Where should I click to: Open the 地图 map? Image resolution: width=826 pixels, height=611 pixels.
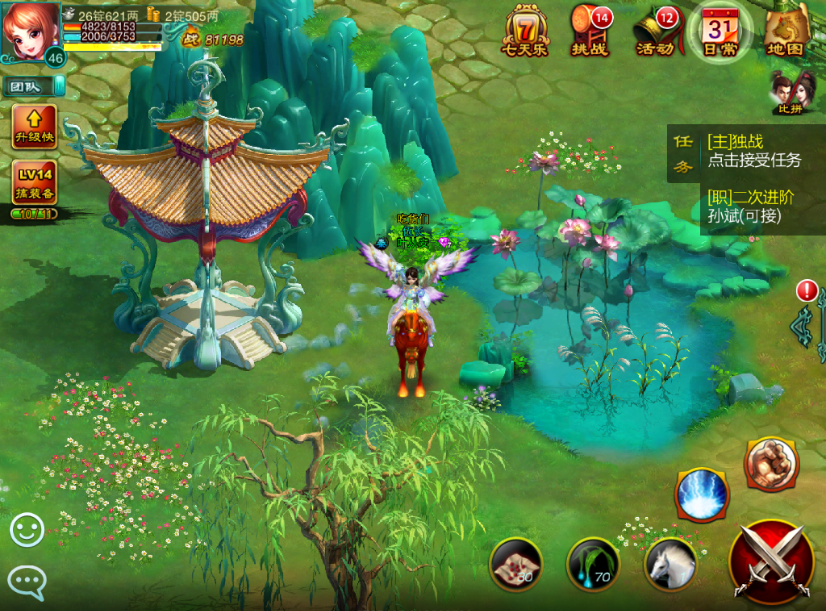[786, 30]
